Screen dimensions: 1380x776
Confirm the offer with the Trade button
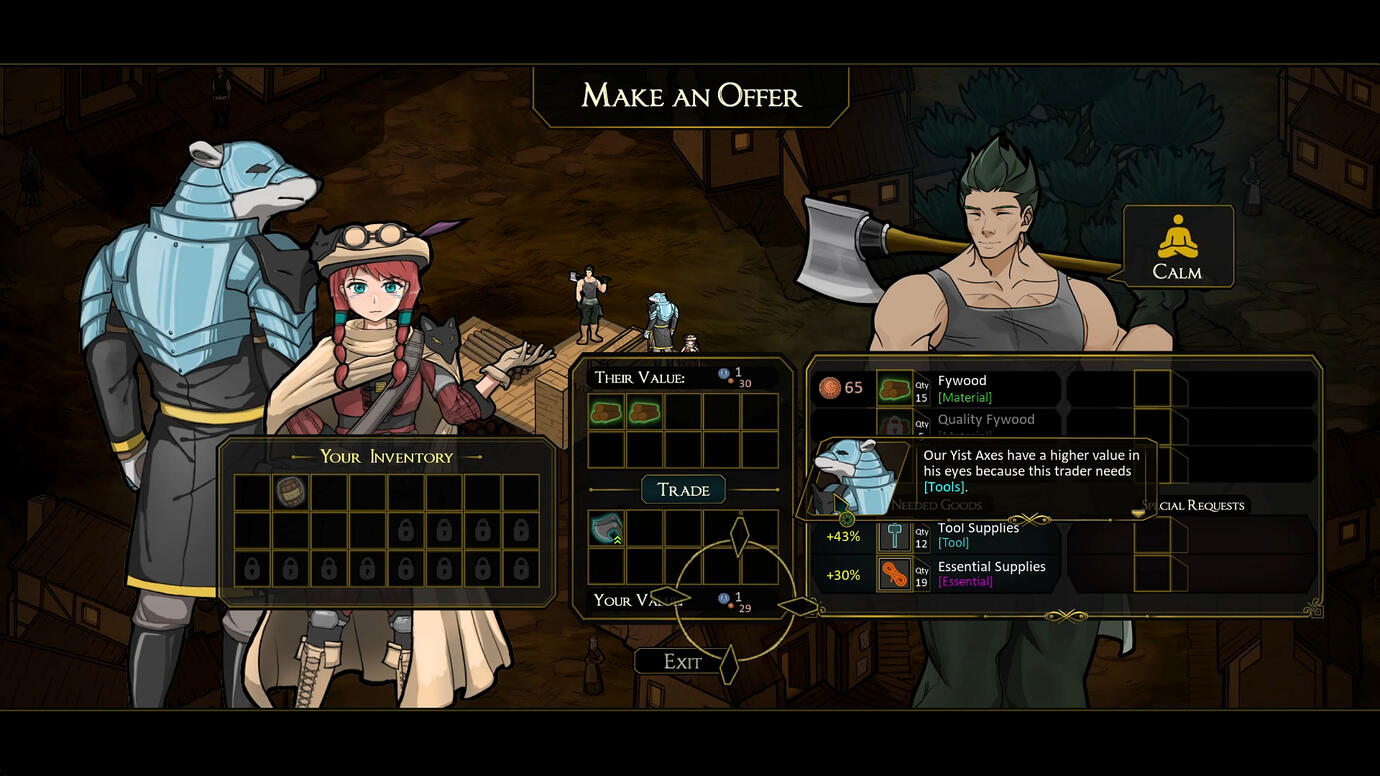tap(683, 490)
